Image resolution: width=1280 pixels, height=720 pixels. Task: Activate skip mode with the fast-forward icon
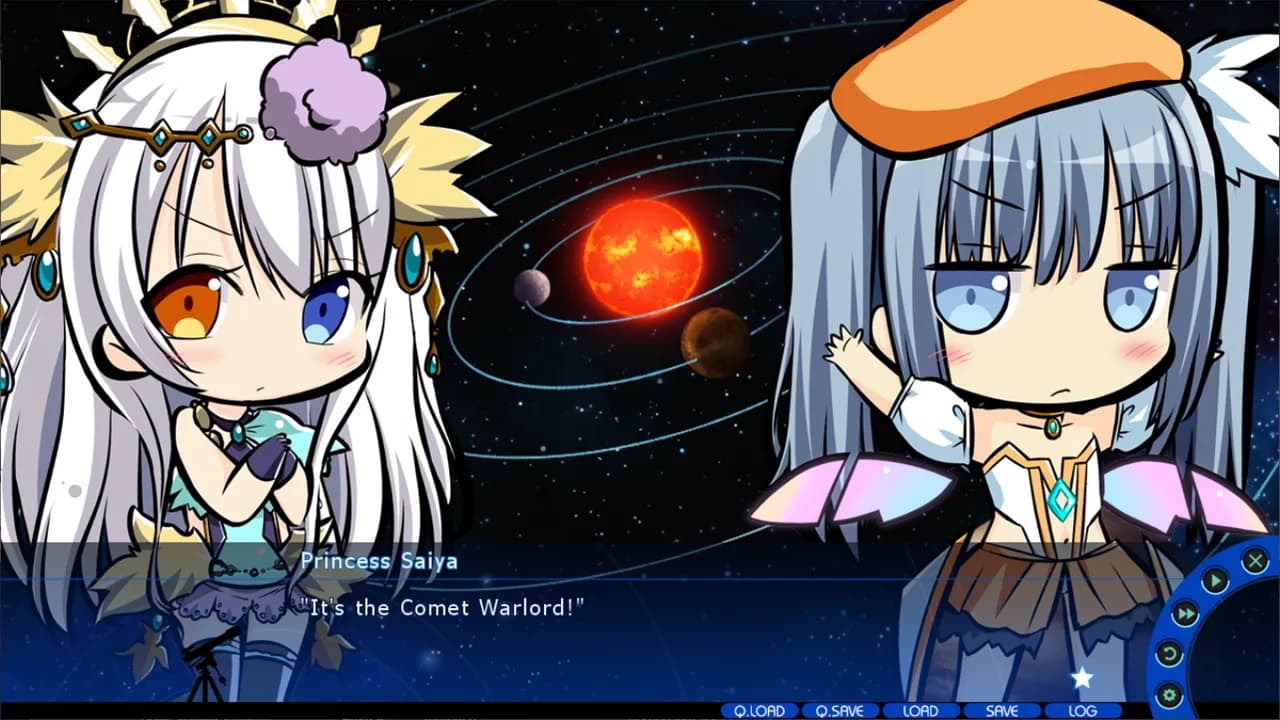[x=1186, y=612]
